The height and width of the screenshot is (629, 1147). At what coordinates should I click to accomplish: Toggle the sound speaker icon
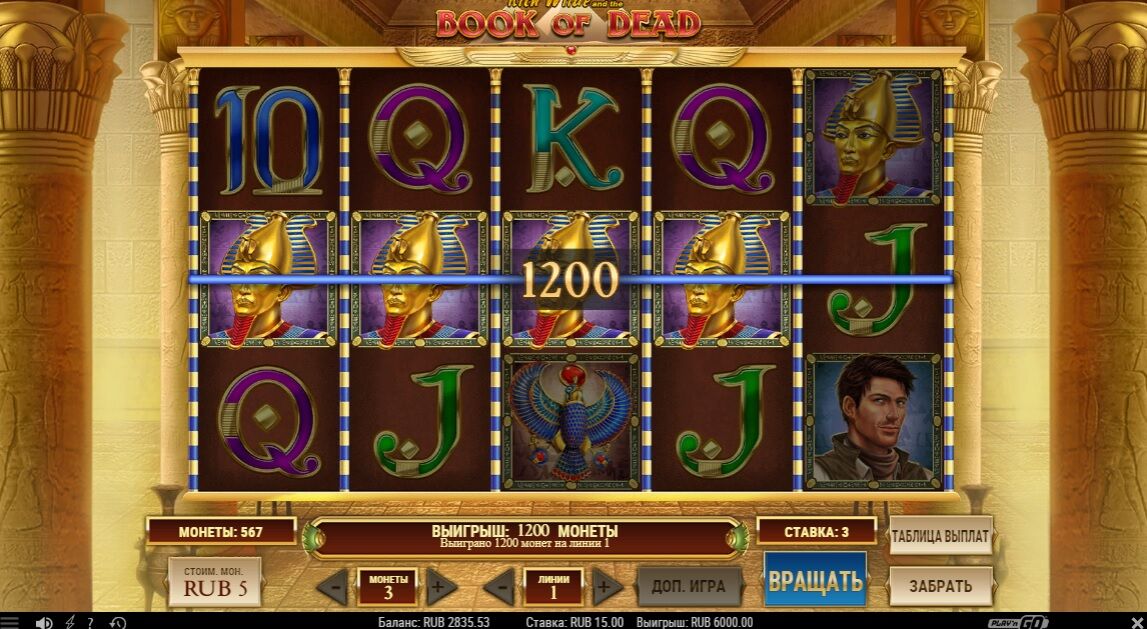44,622
